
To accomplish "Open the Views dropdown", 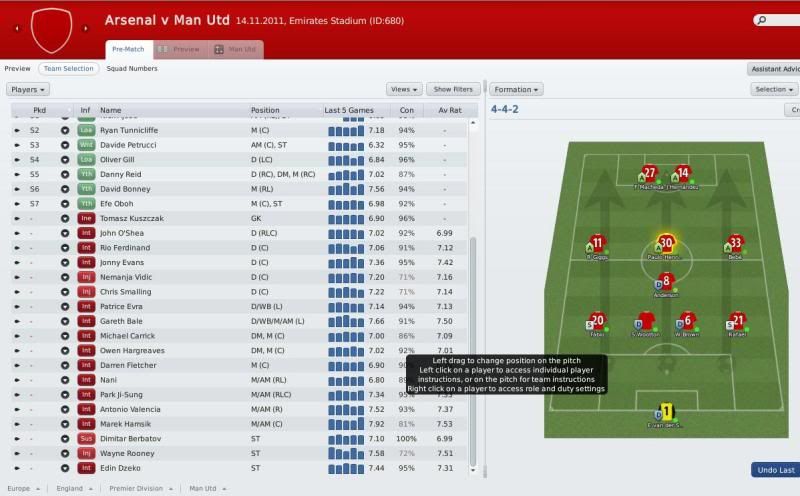I will click(x=404, y=89).
